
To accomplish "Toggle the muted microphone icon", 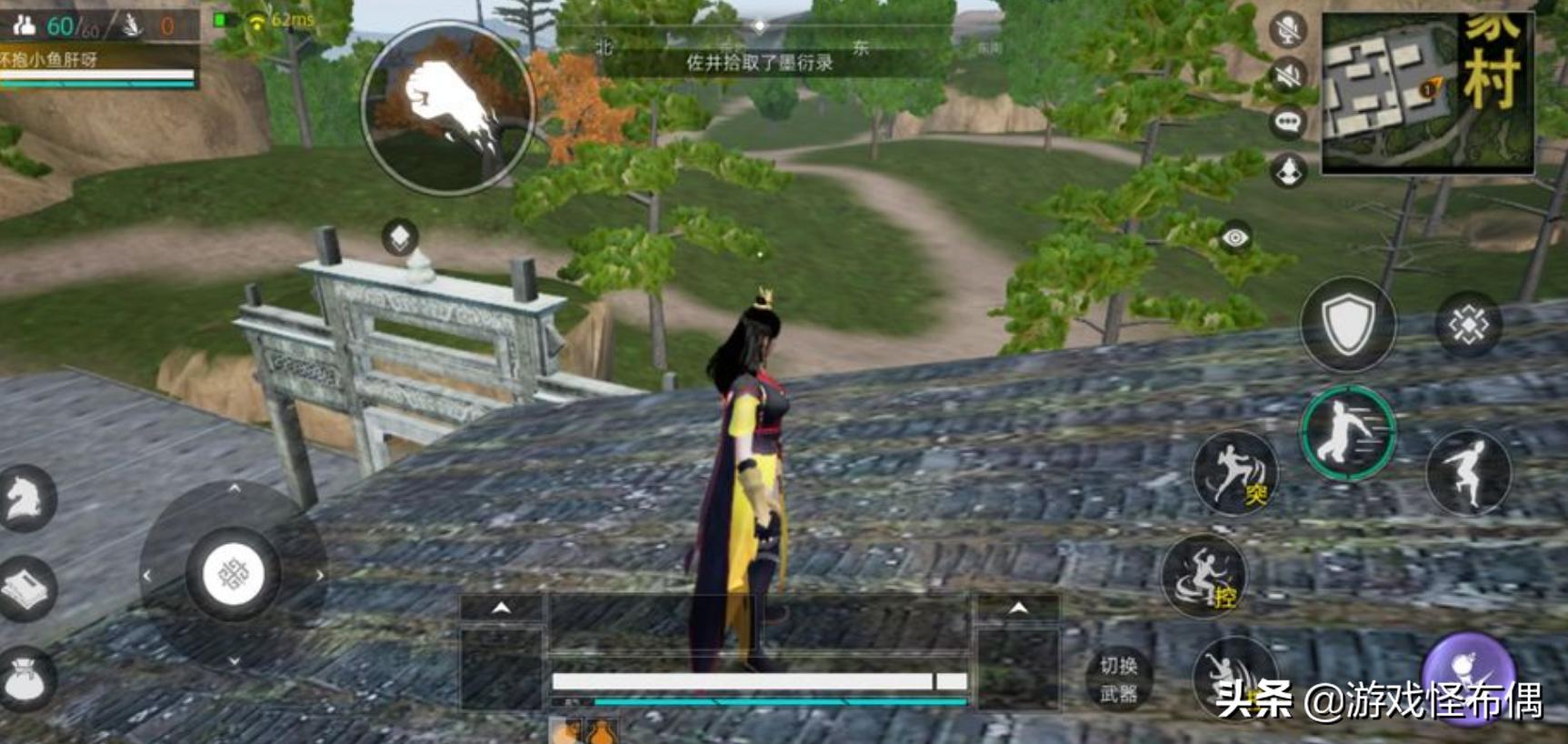I will pos(1287,30).
